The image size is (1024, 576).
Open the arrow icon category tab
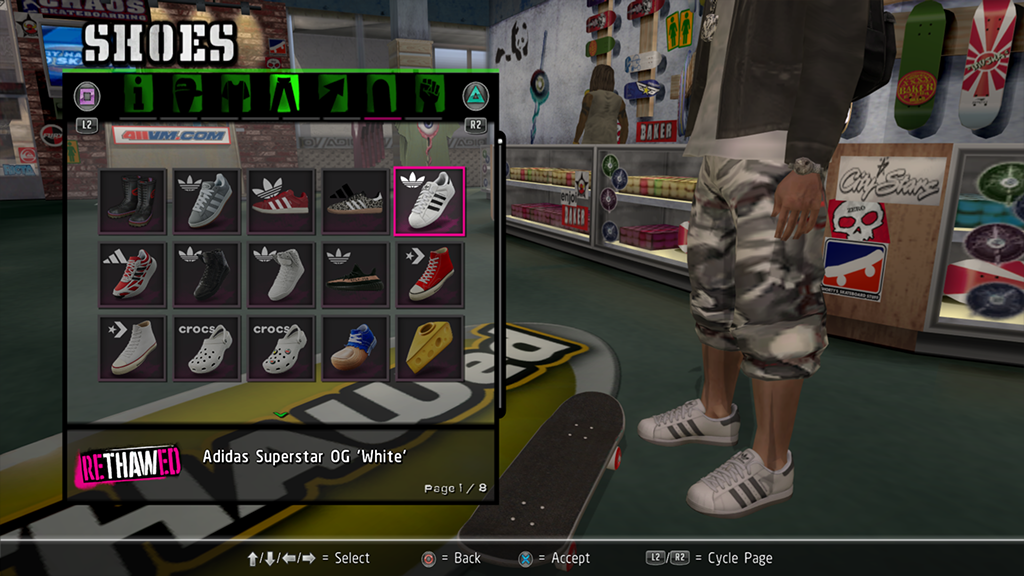coord(333,96)
